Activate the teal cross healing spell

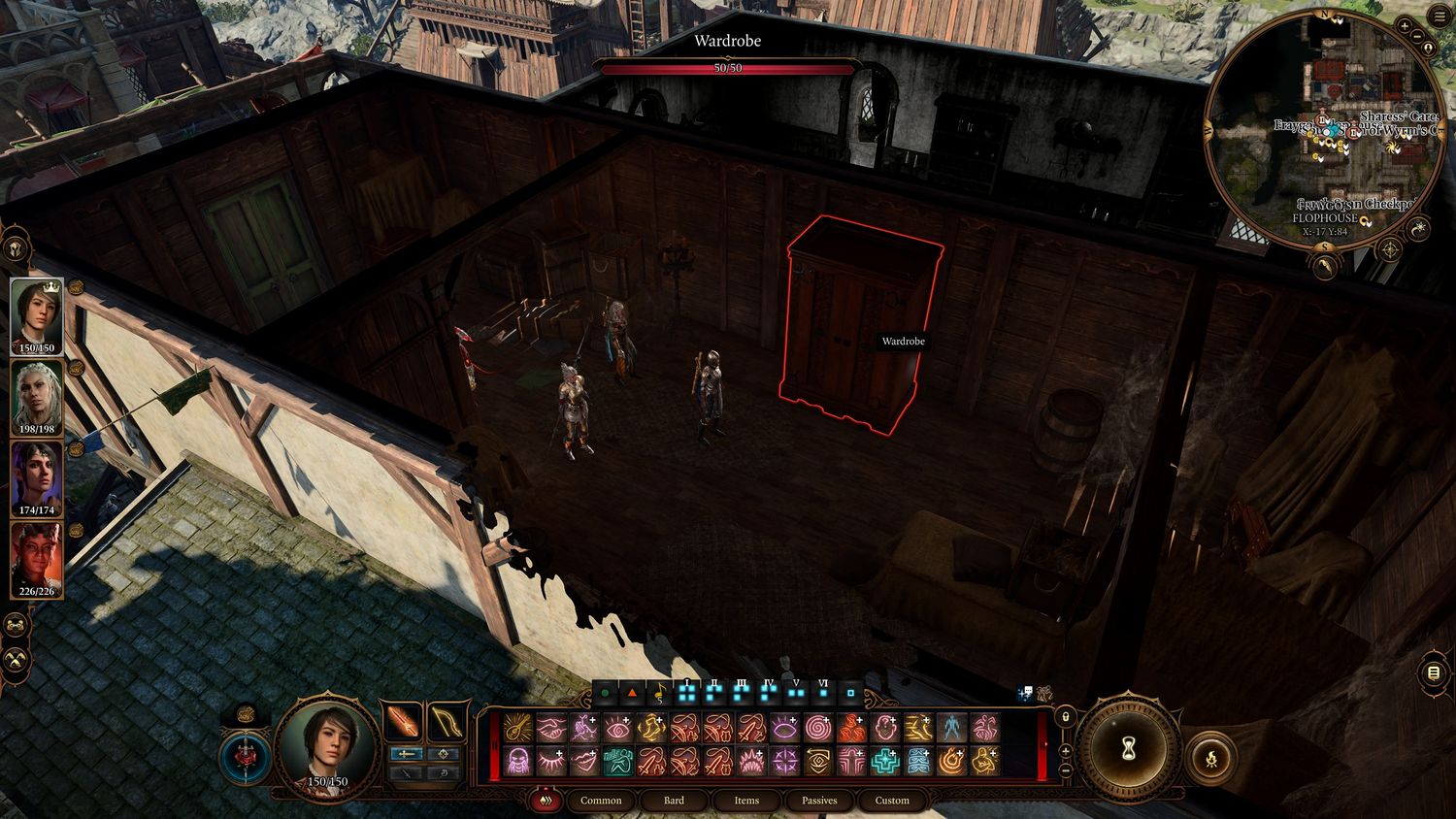click(x=883, y=761)
